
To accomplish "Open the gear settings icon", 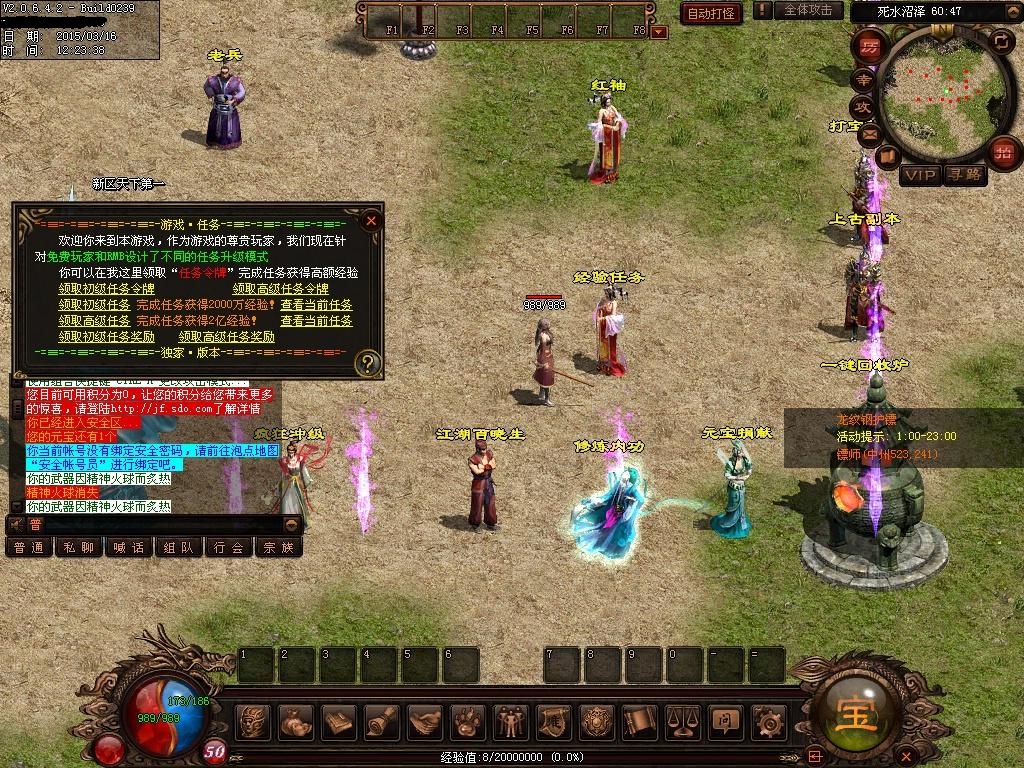I will 768,721.
